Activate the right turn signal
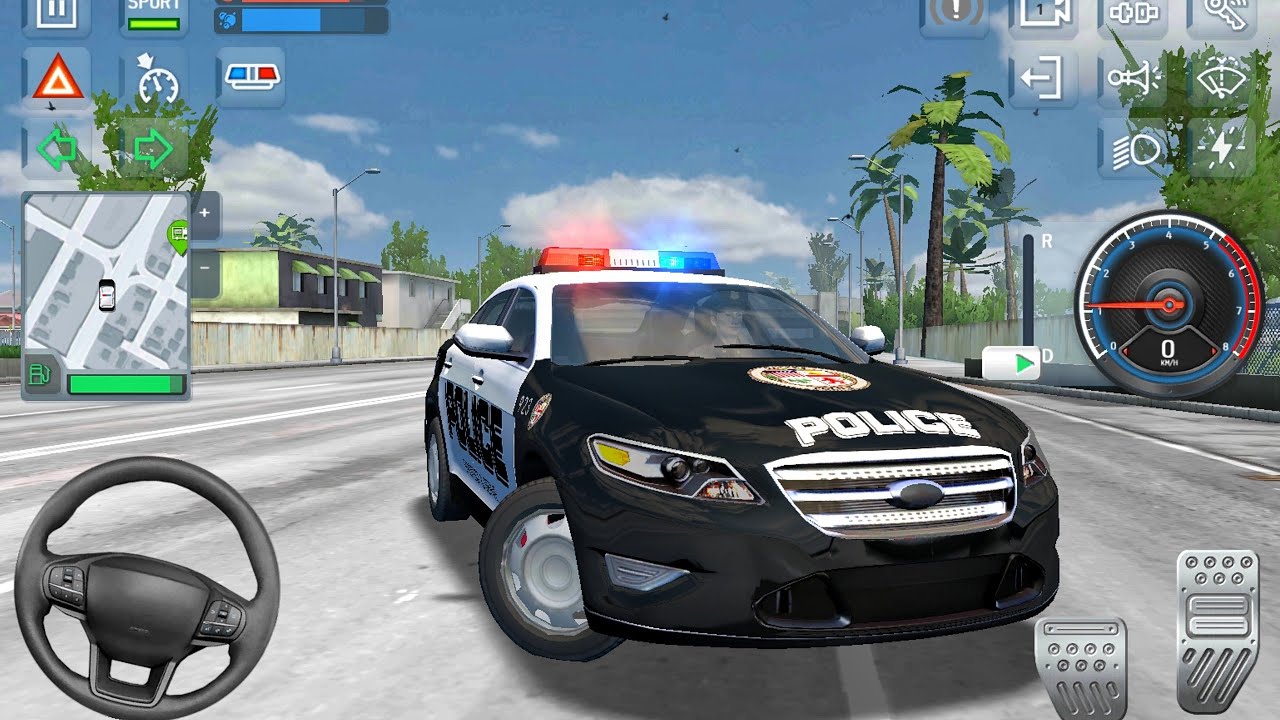This screenshot has width=1280, height=720. pos(153,149)
